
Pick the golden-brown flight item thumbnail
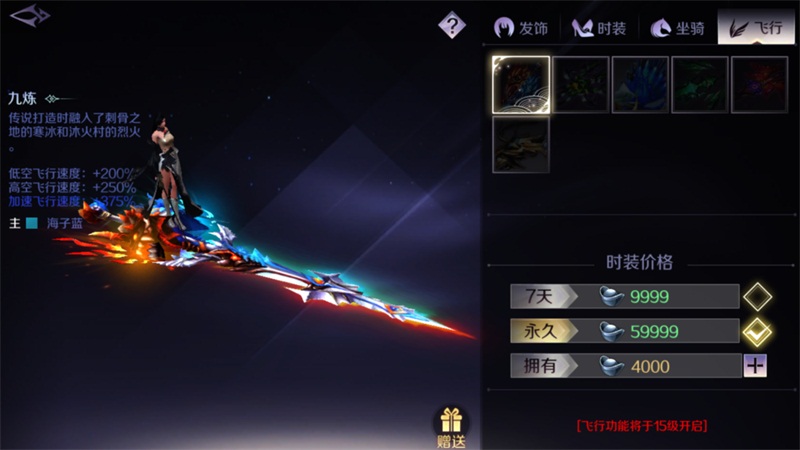point(520,144)
